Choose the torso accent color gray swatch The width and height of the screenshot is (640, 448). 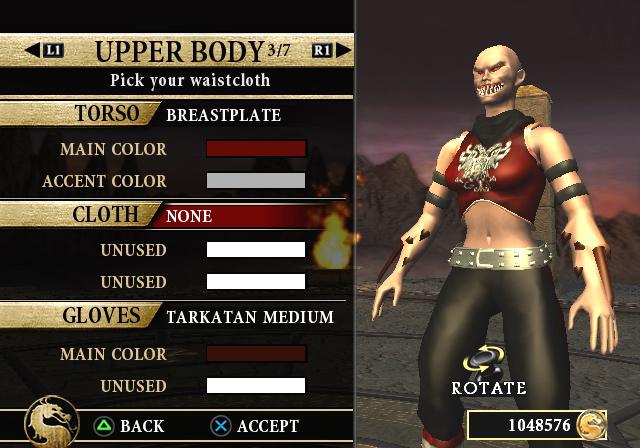255,181
